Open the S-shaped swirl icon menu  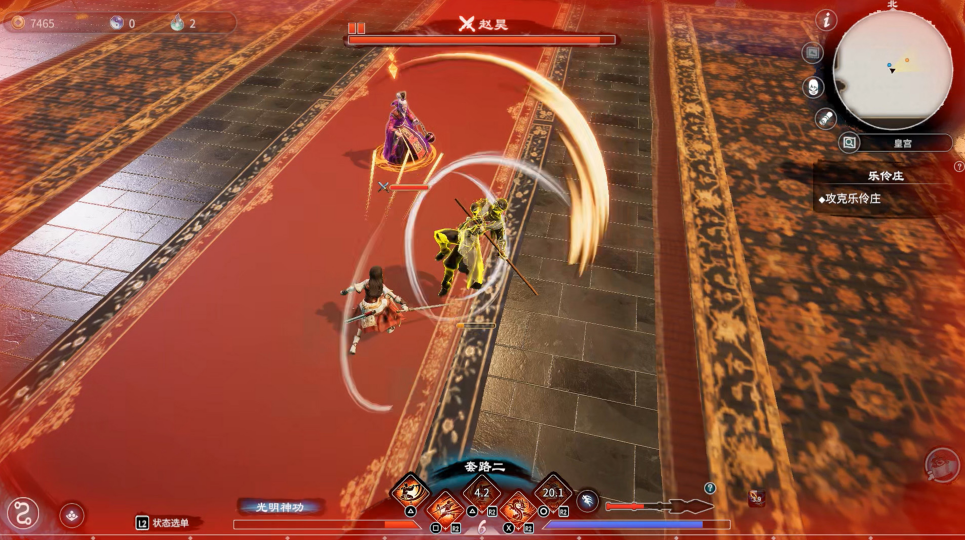(22, 513)
